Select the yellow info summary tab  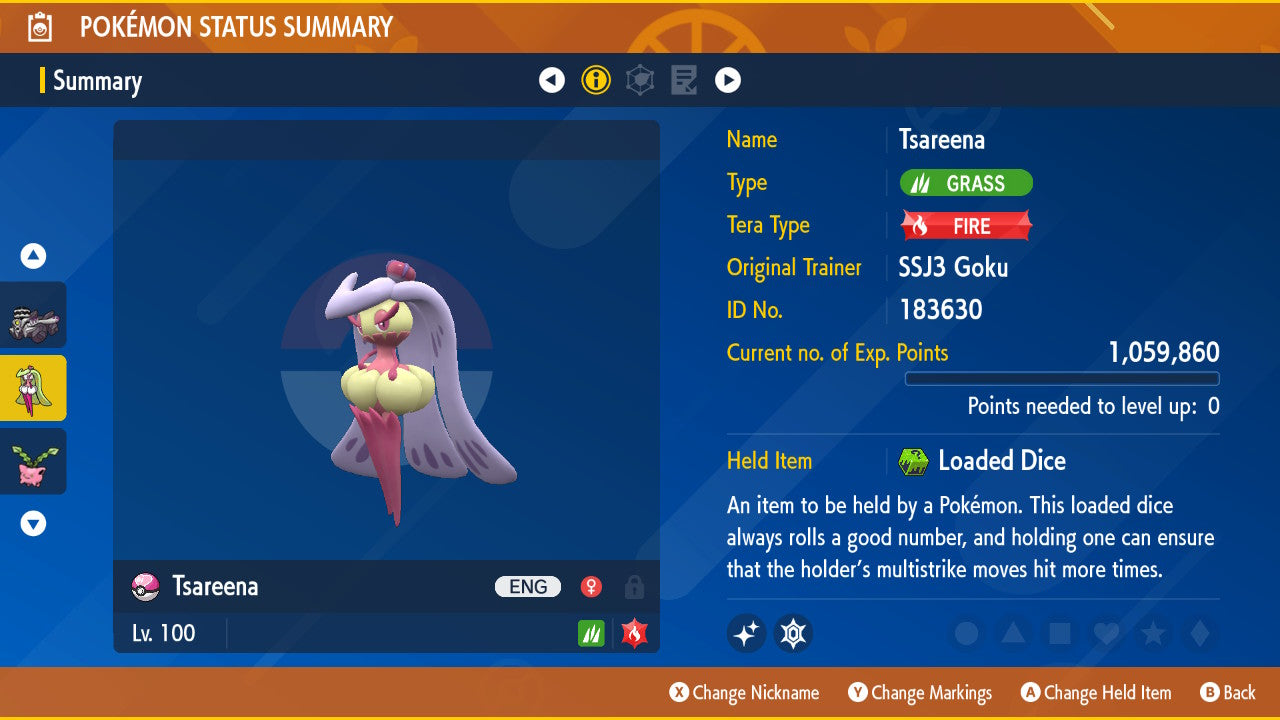tap(596, 80)
